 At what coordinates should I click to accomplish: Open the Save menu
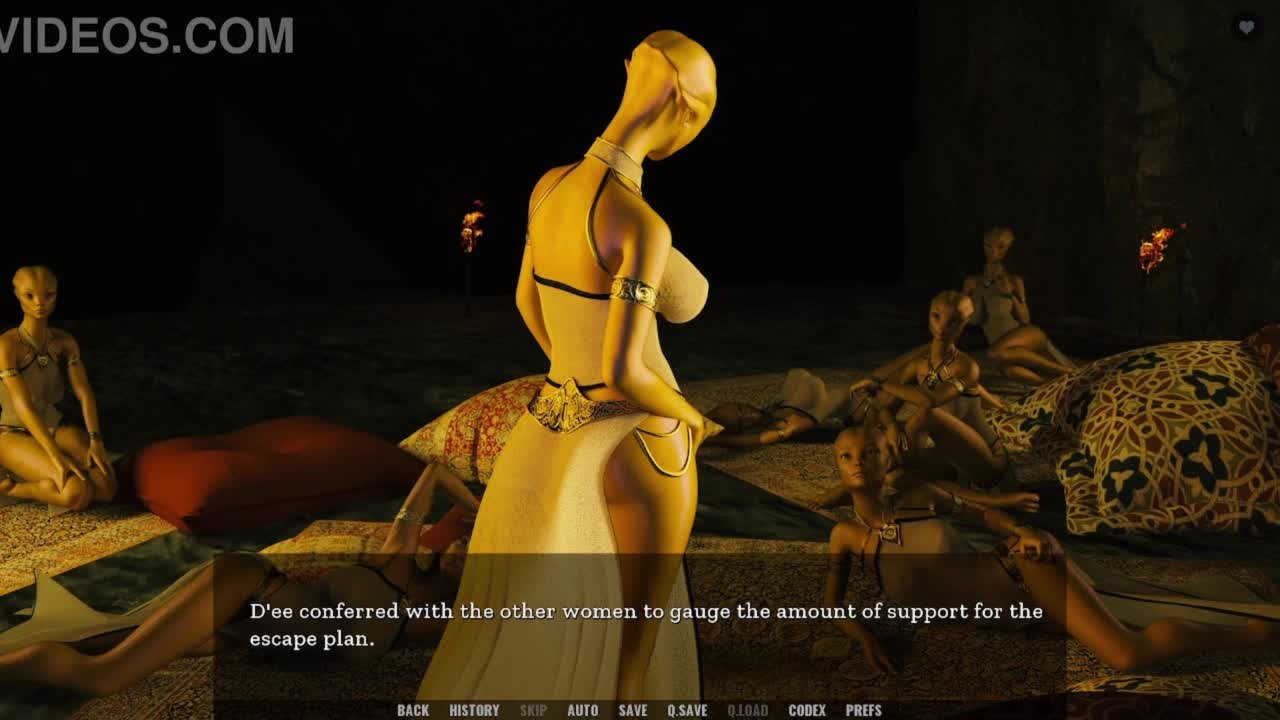(633, 710)
